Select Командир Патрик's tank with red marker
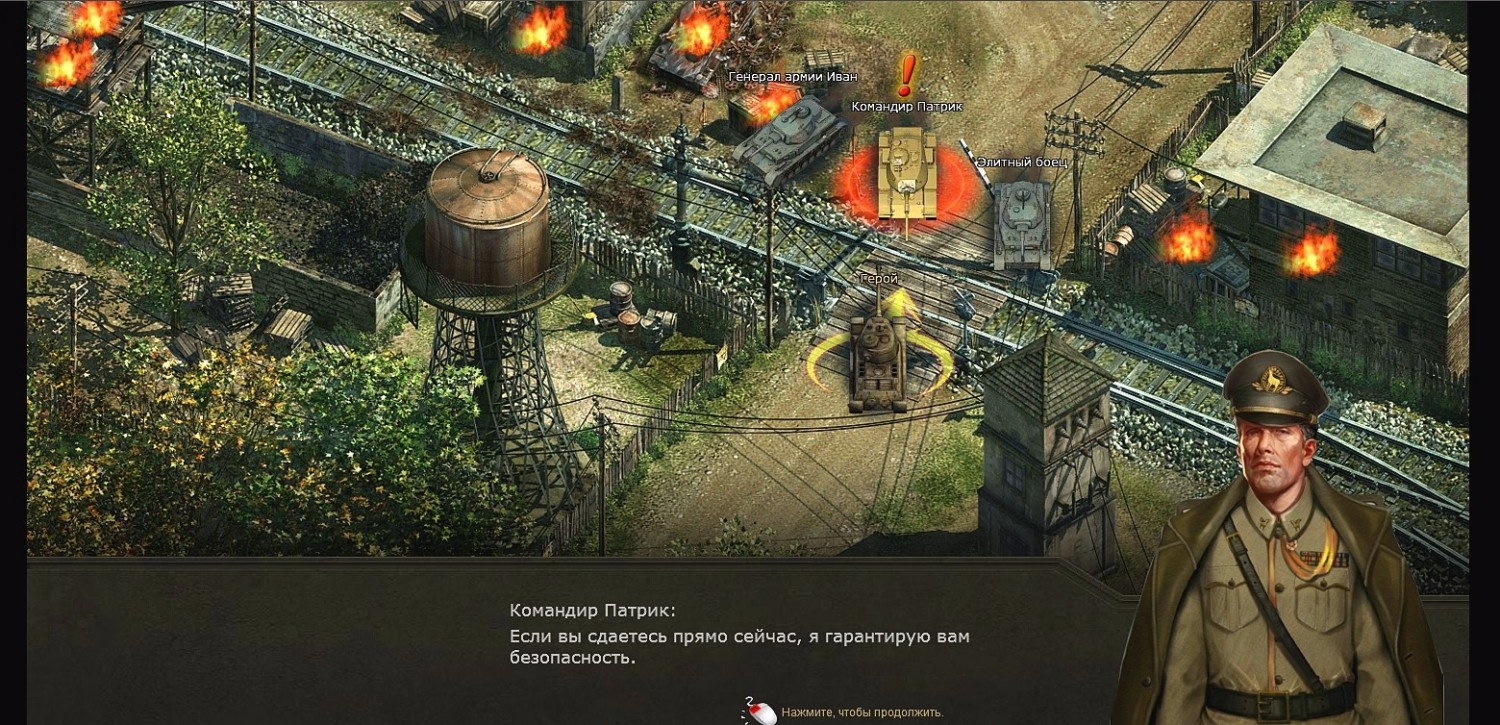Image resolution: width=1500 pixels, height=725 pixels. click(907, 175)
